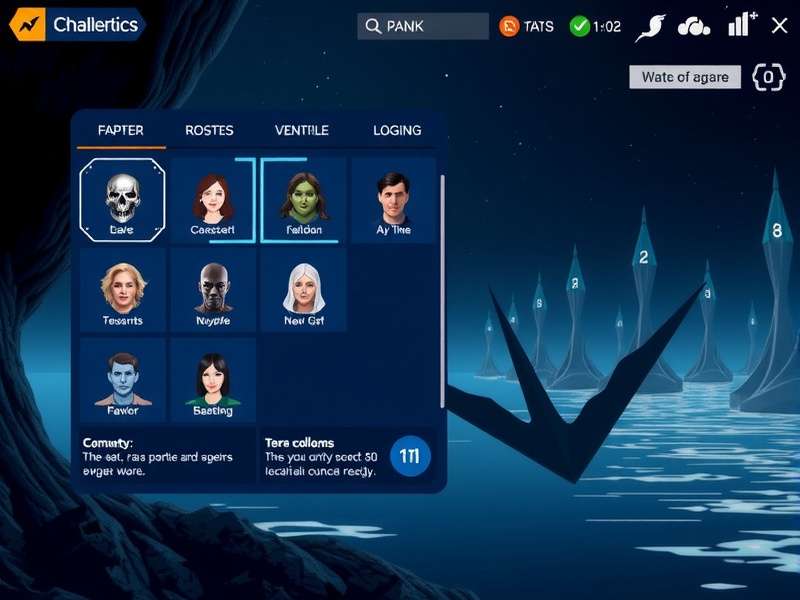The width and height of the screenshot is (800, 600).
Task: Switch to the FAPTER tab
Action: pos(120,131)
